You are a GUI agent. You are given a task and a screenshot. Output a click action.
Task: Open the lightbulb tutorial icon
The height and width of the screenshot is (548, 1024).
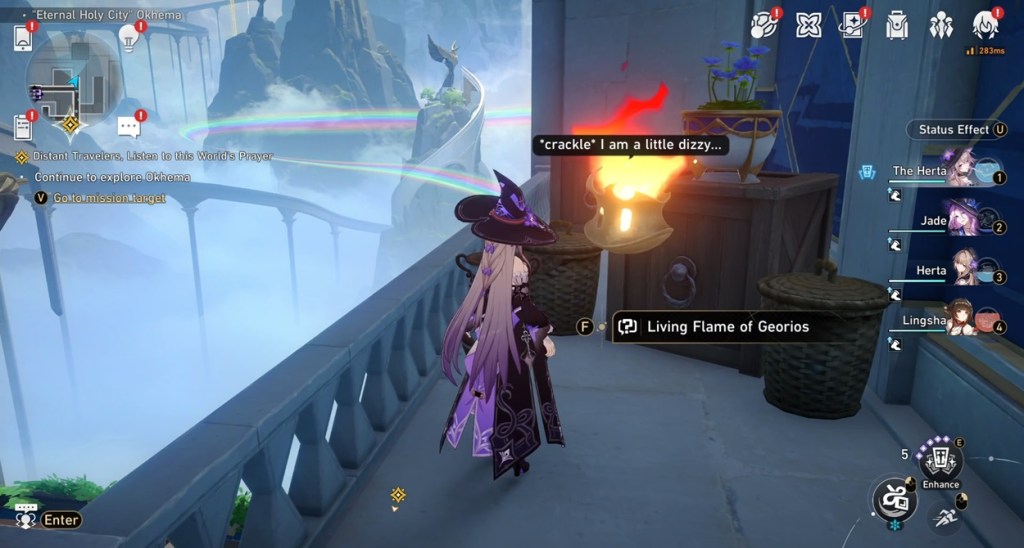[x=128, y=38]
